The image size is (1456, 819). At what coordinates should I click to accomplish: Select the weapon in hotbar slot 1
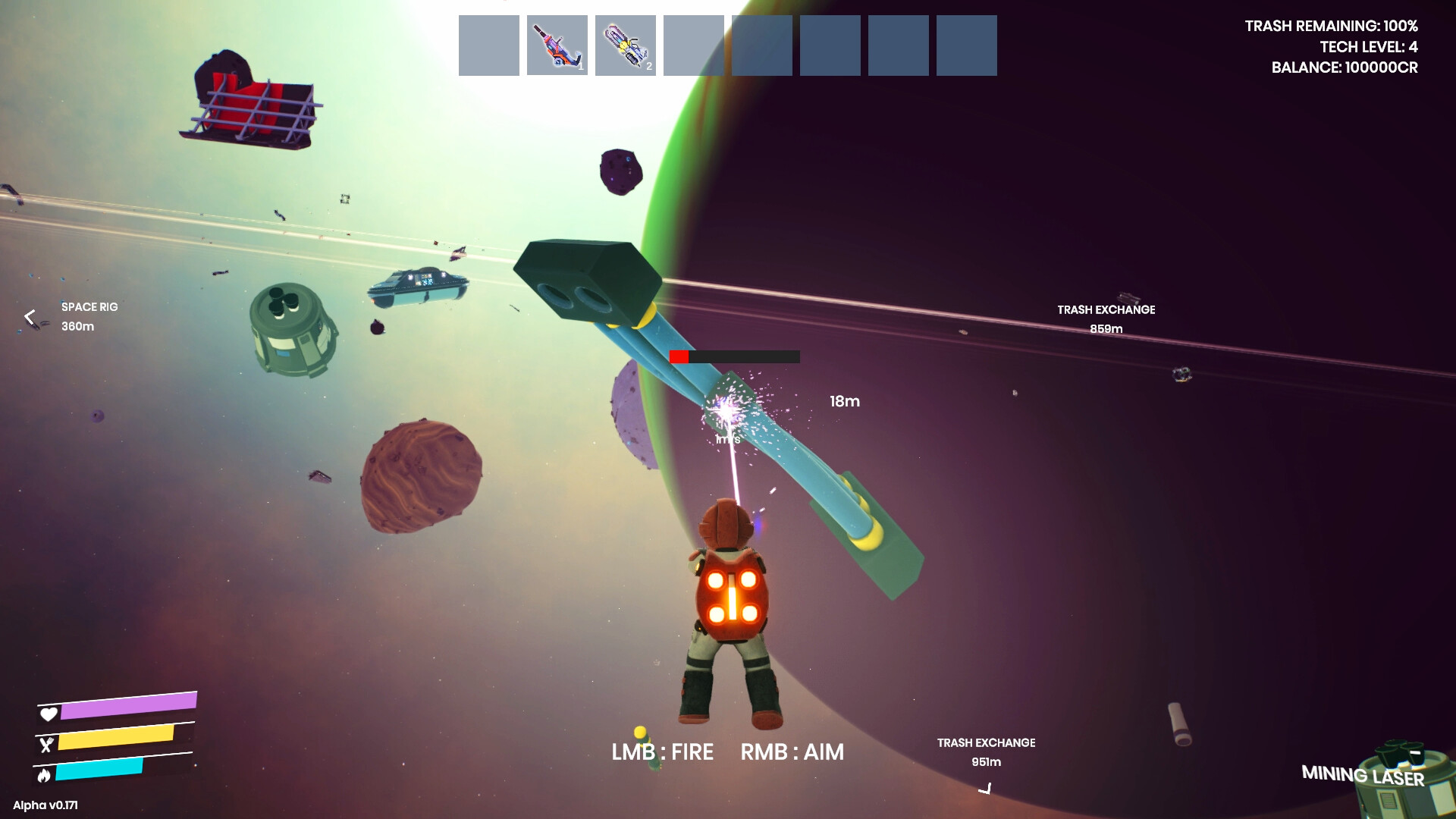pos(557,45)
